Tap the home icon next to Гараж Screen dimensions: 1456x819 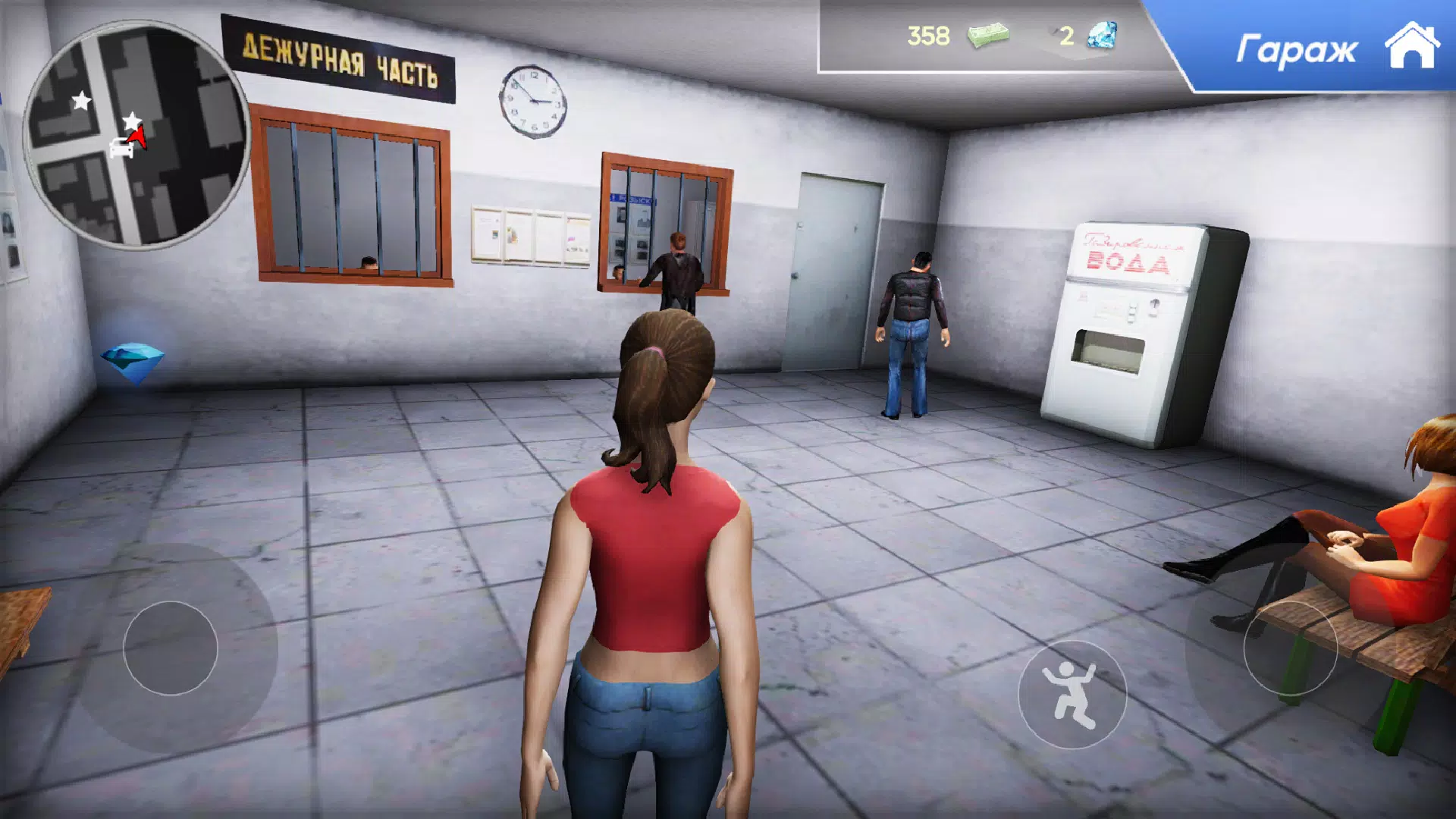[x=1412, y=47]
